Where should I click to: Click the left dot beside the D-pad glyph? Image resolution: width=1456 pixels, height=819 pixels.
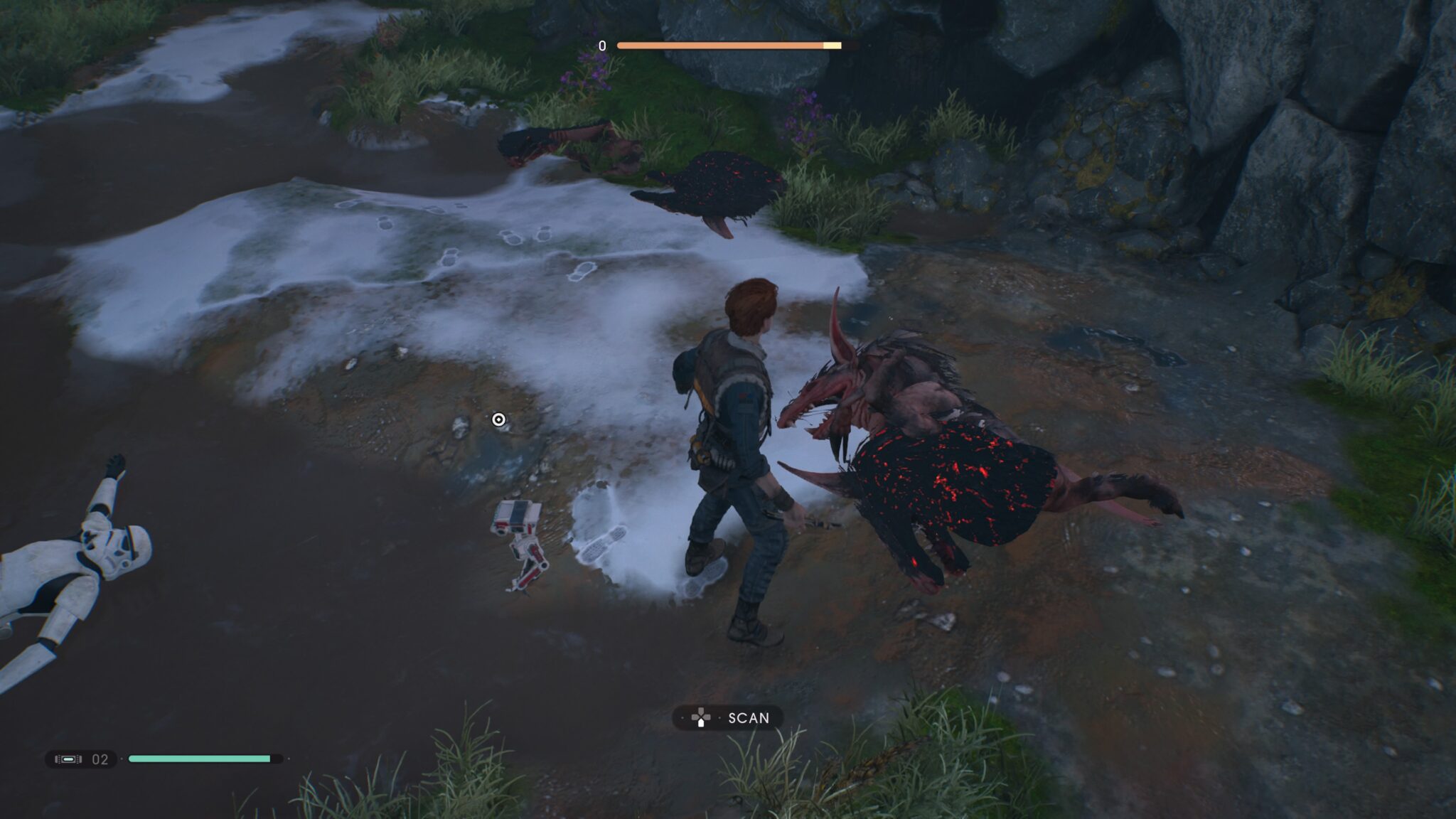(x=682, y=717)
